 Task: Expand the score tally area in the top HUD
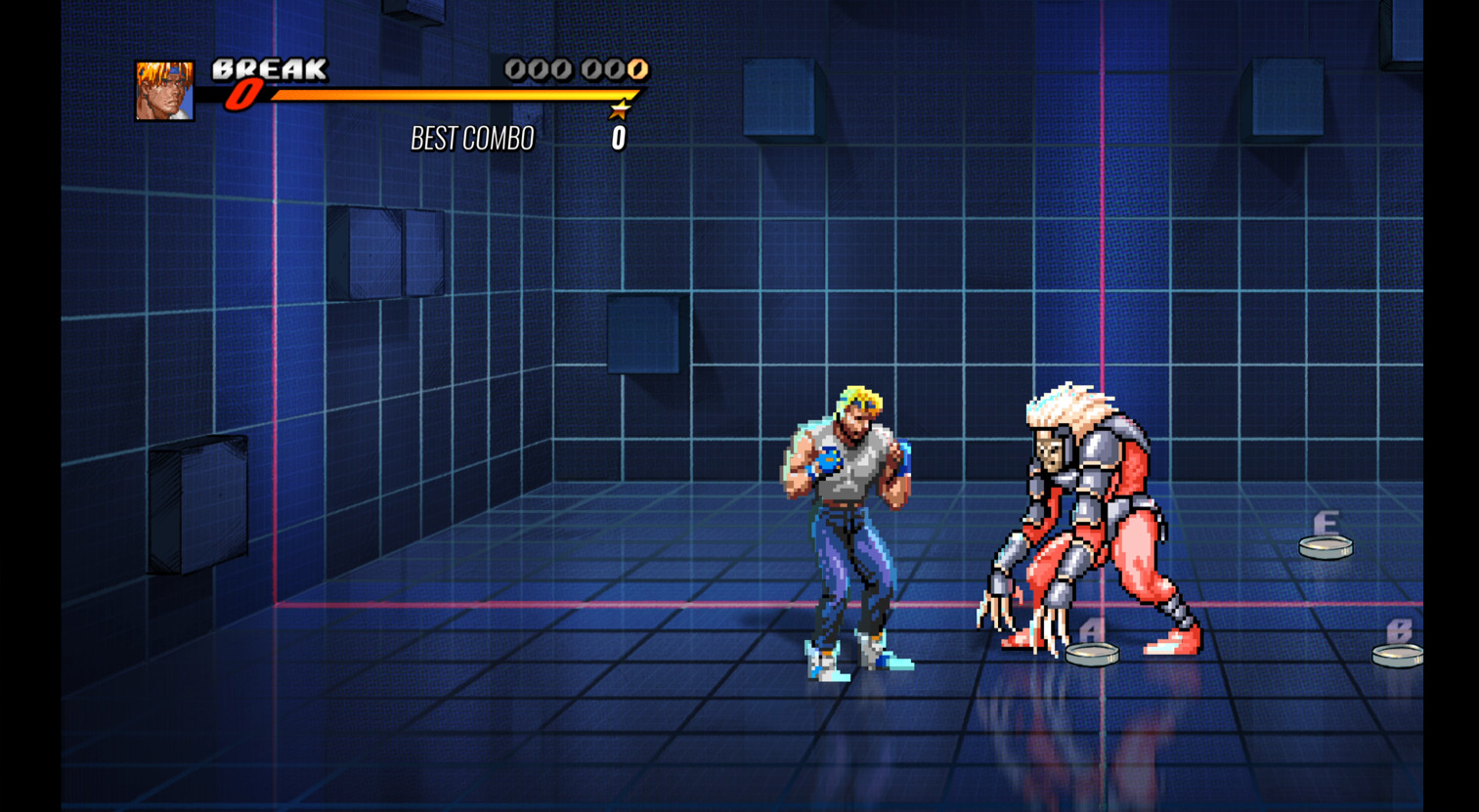(572, 69)
